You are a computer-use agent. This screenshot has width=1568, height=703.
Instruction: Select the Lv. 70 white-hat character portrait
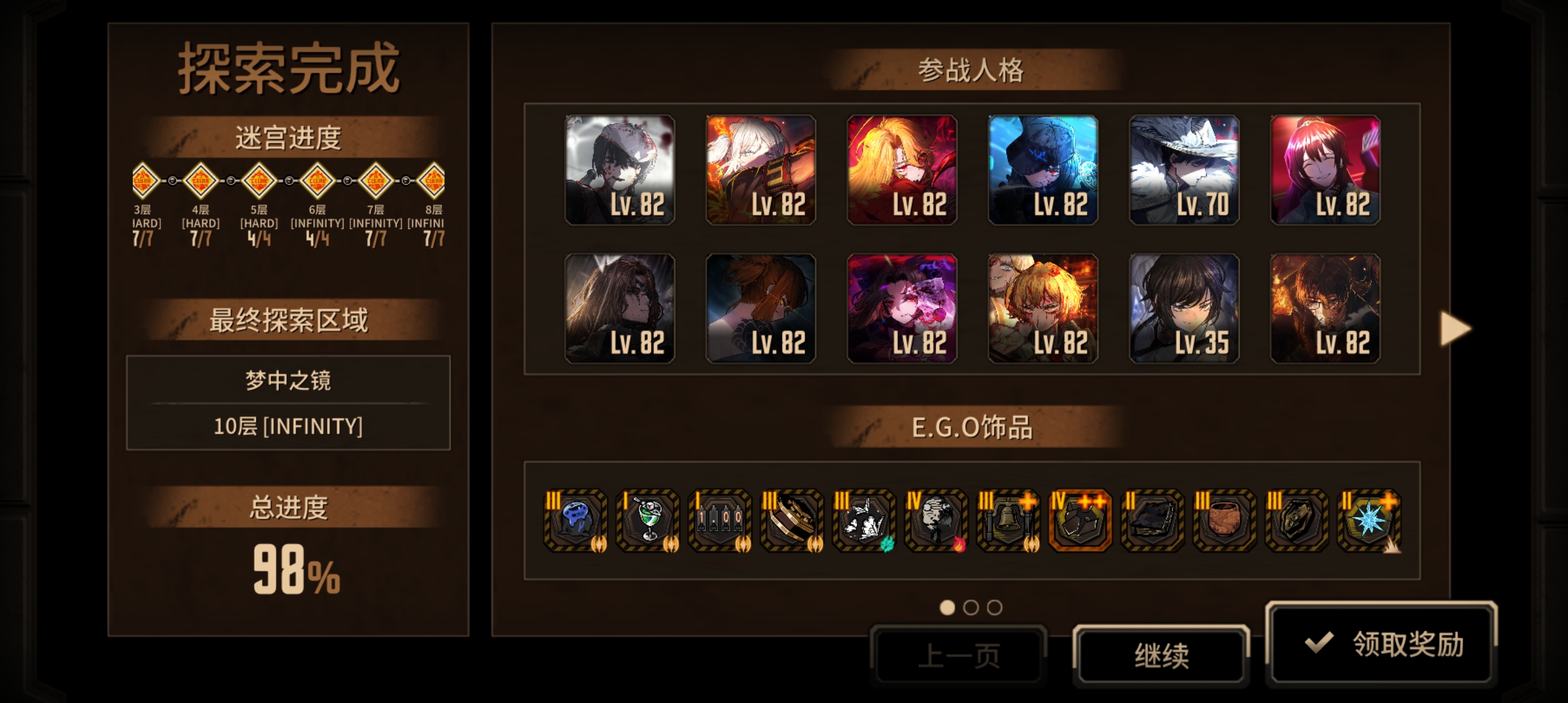(1184, 170)
